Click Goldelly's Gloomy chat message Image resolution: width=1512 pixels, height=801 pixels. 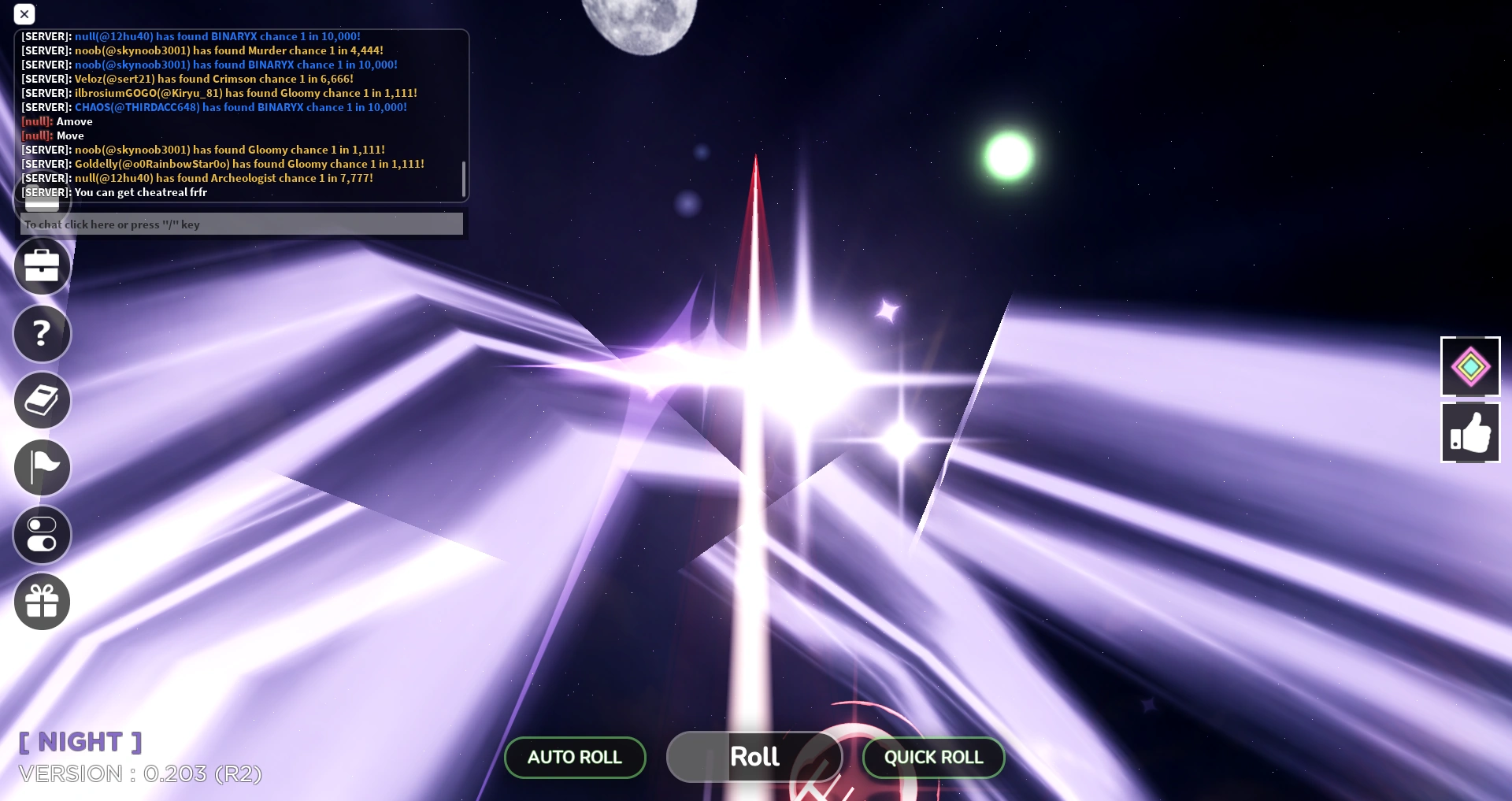click(x=222, y=164)
